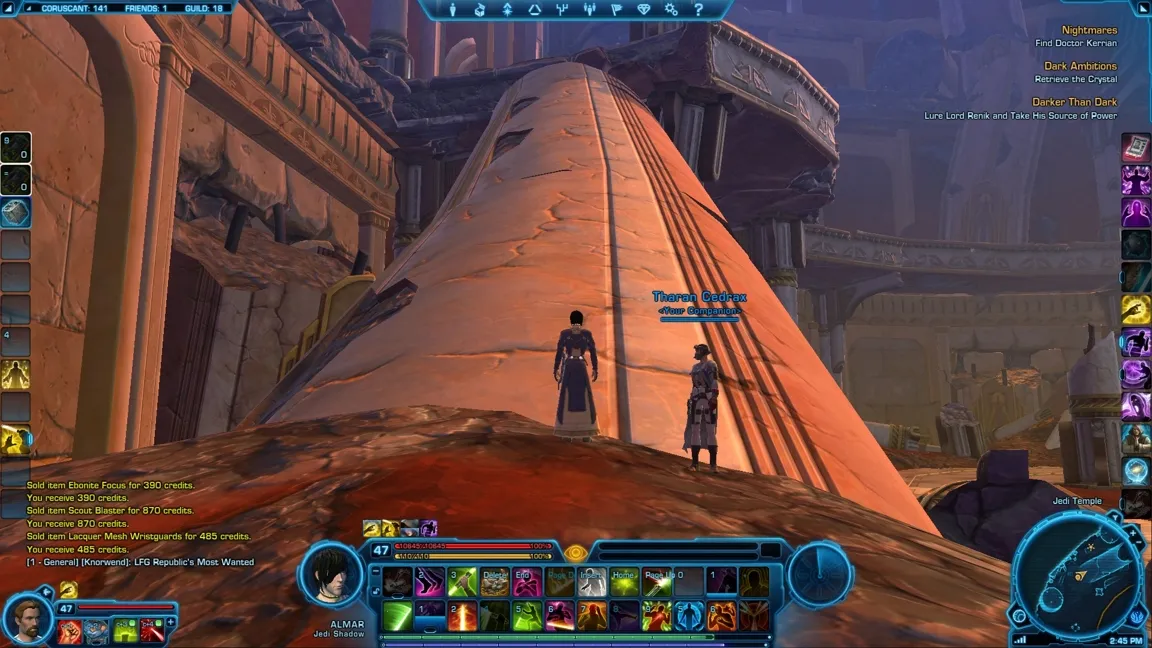Open the inventory box icon

click(480, 10)
